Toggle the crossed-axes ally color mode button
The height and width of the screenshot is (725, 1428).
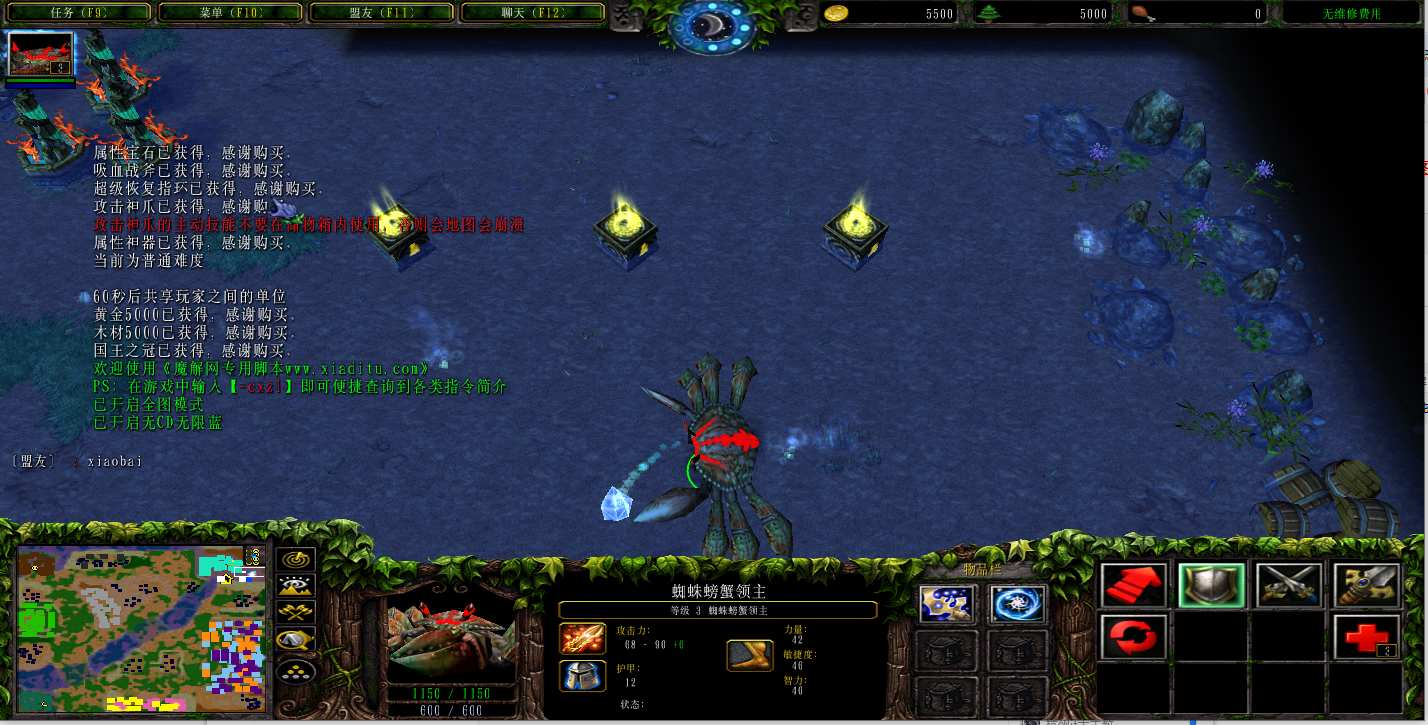tap(295, 613)
